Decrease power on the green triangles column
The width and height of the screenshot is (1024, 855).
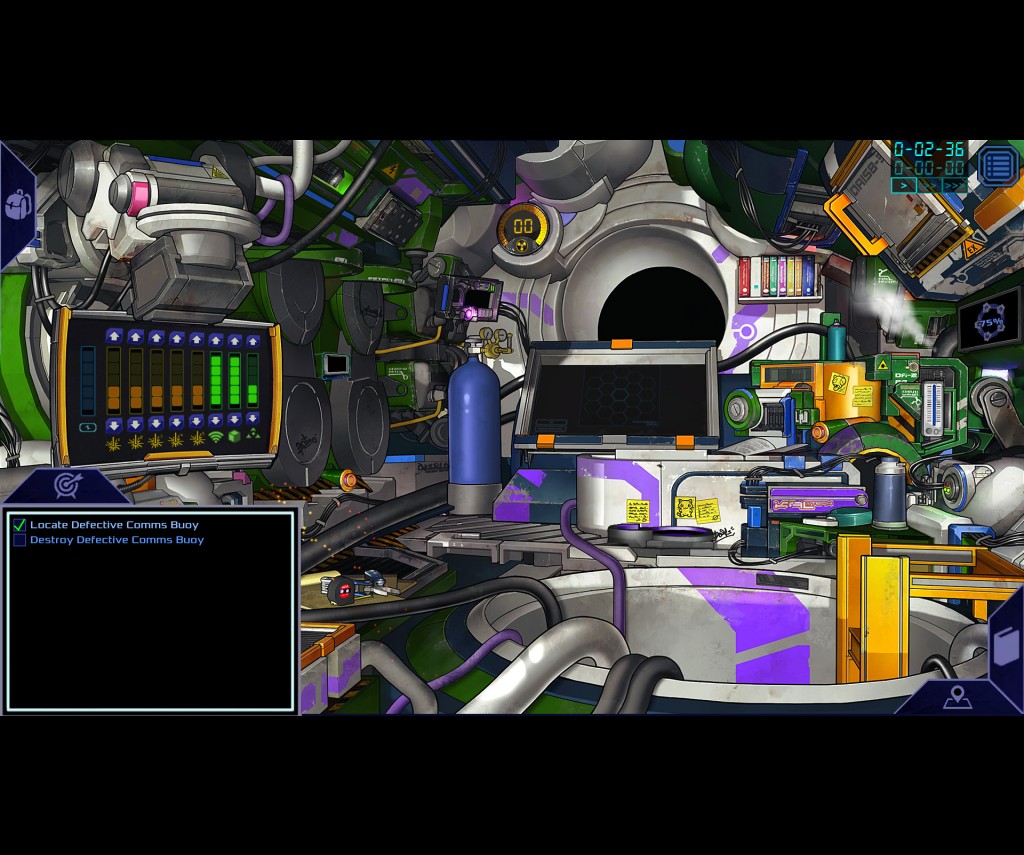pyautogui.click(x=252, y=420)
